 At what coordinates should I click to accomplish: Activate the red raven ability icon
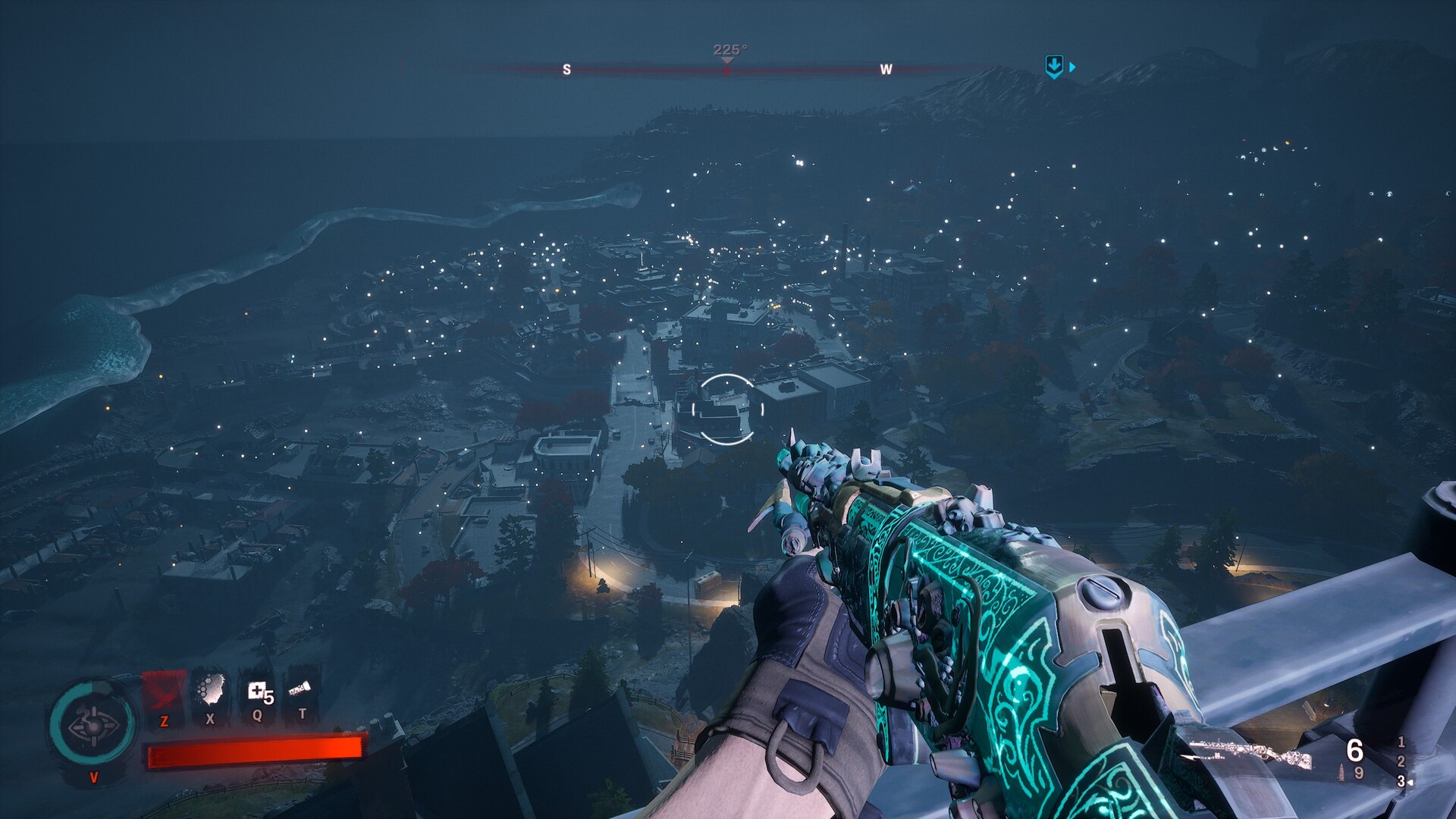click(164, 692)
